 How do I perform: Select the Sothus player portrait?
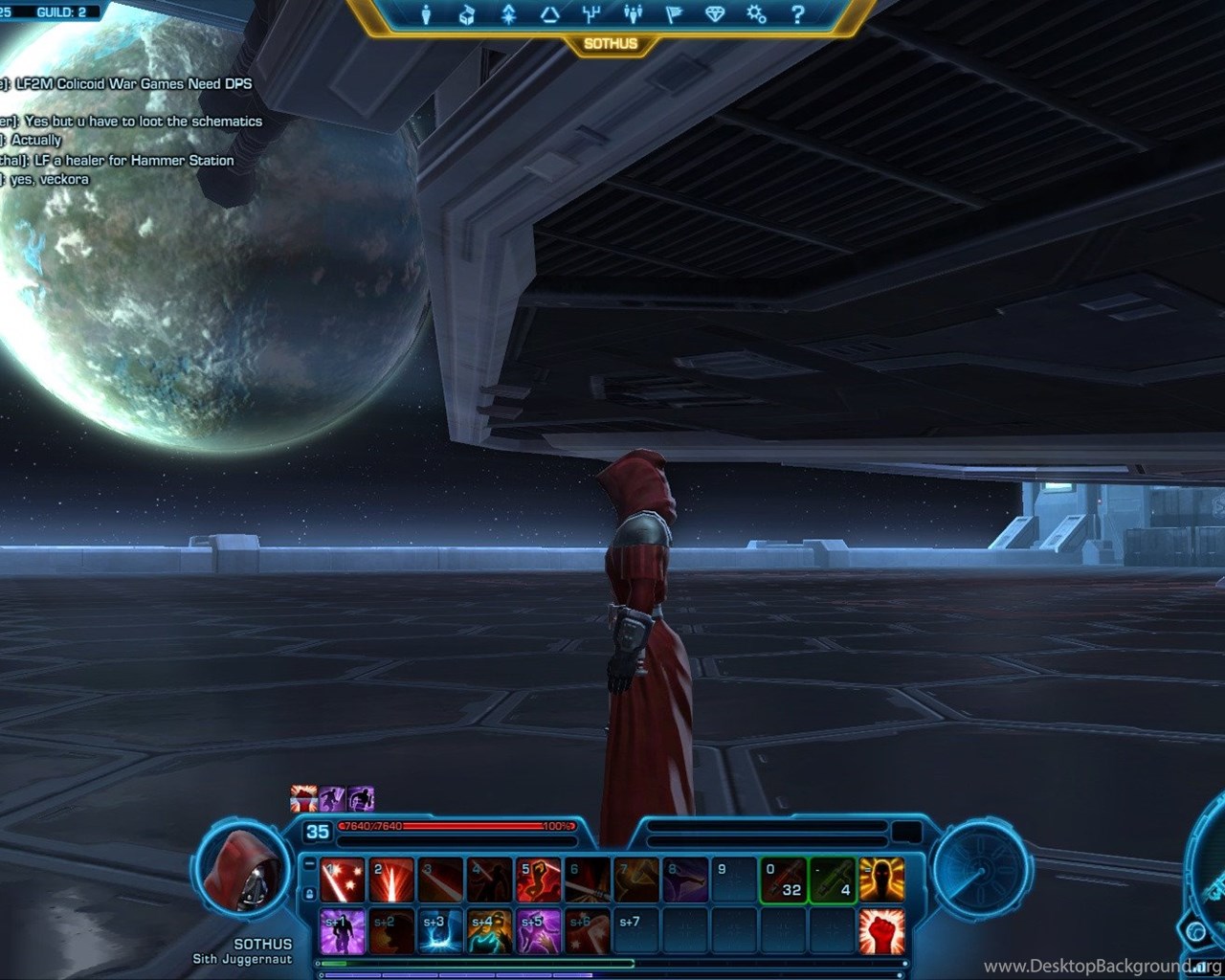(242, 873)
